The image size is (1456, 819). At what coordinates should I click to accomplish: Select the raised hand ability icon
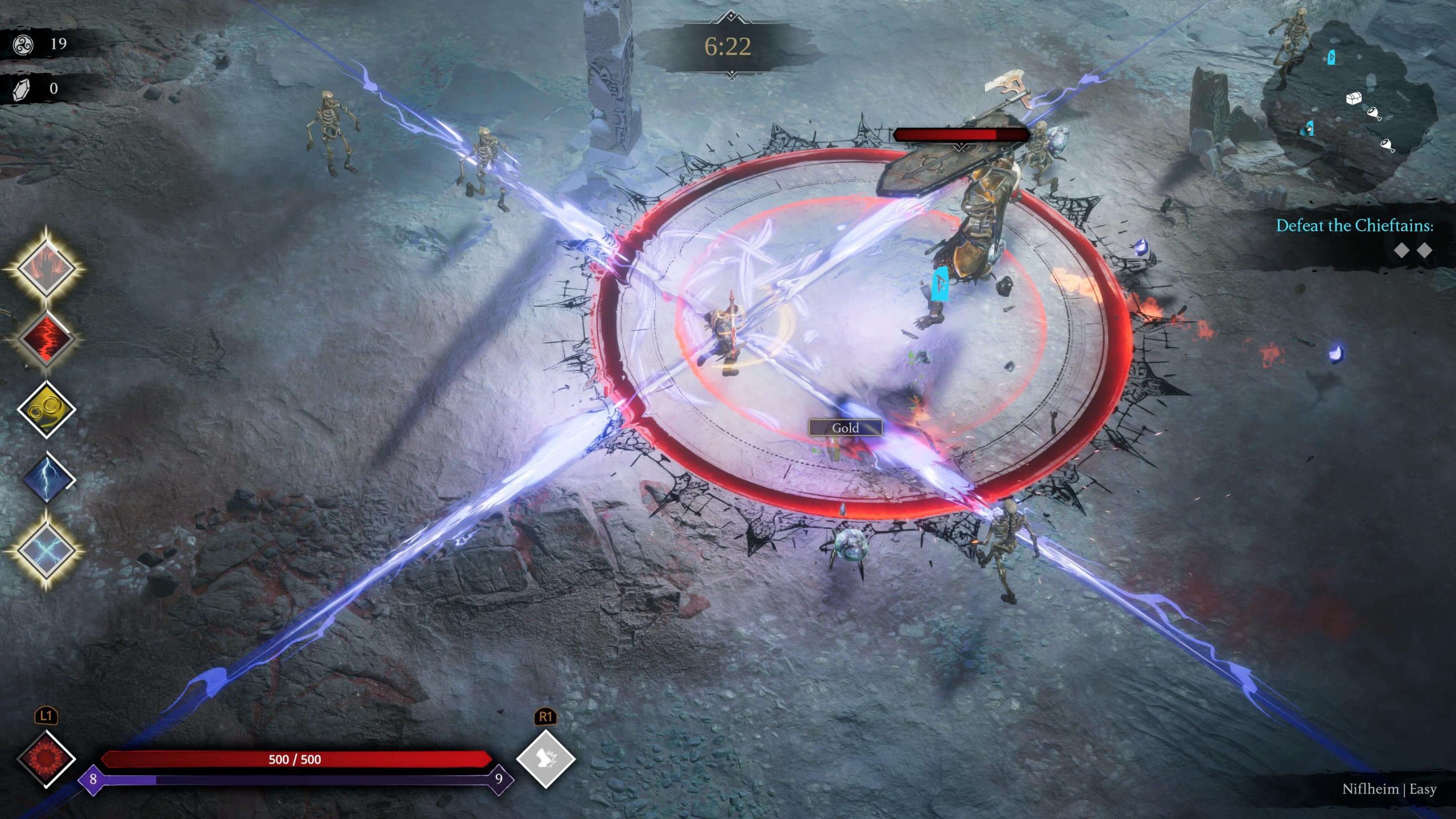point(45,267)
